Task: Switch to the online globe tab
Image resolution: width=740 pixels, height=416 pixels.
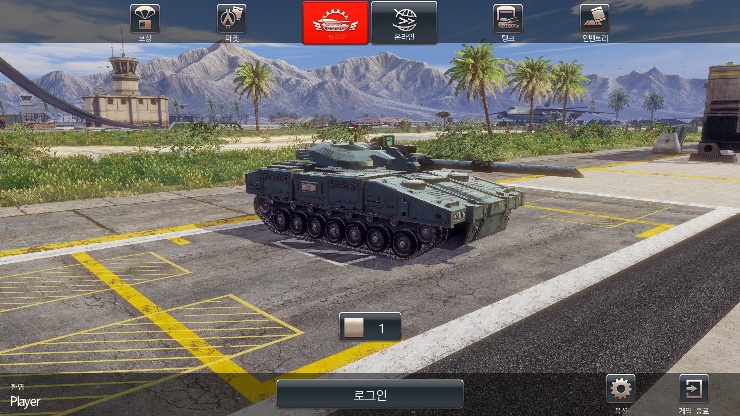Action: 404,22
